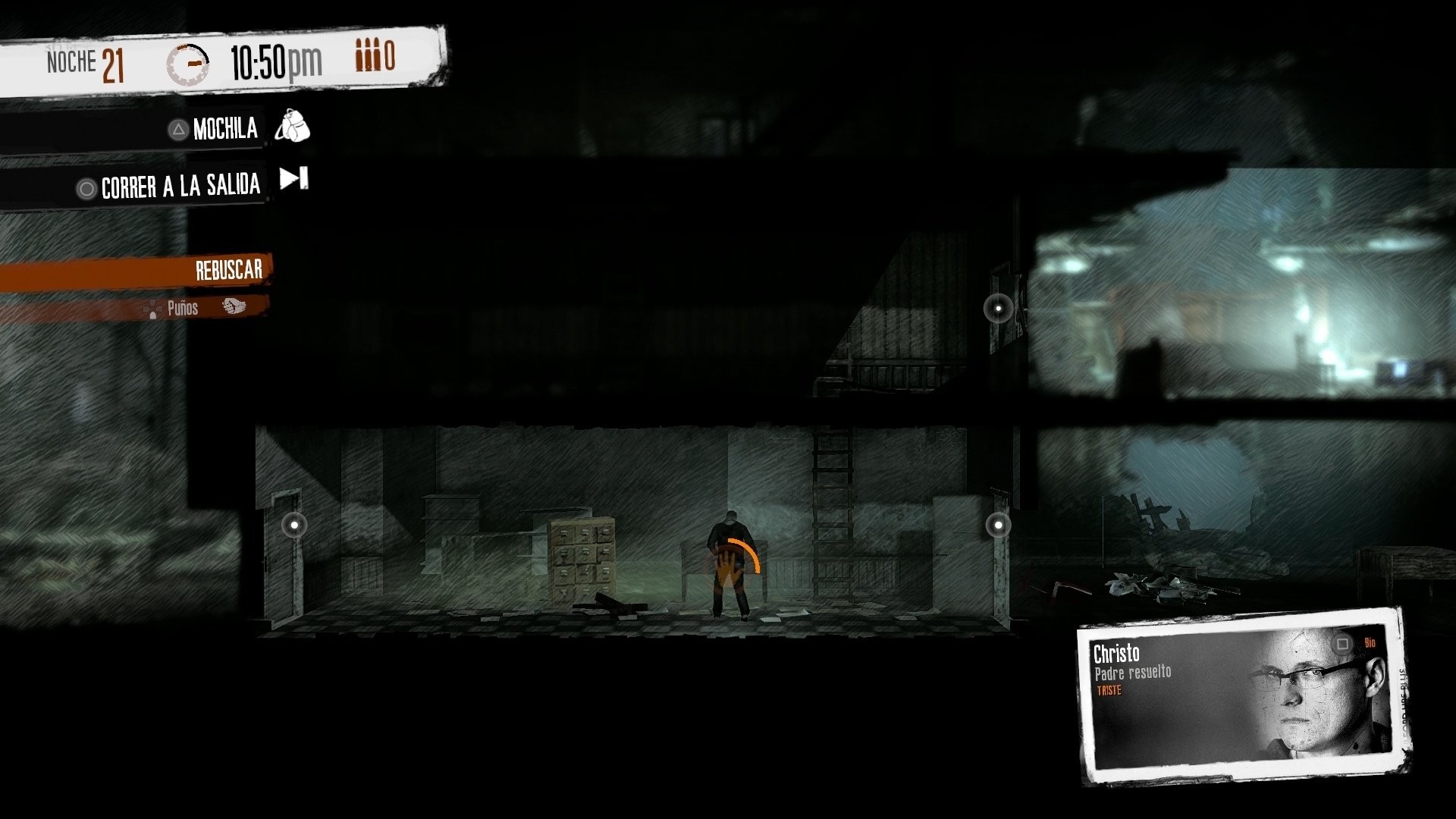1456x819 pixels.
Task: Click the skip-to-exit fast-forward icon
Action: (293, 179)
